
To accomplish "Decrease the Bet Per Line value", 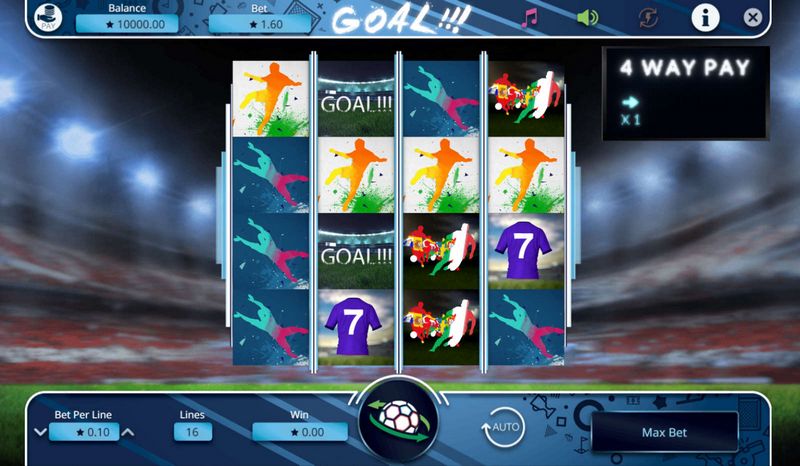I will [40, 432].
